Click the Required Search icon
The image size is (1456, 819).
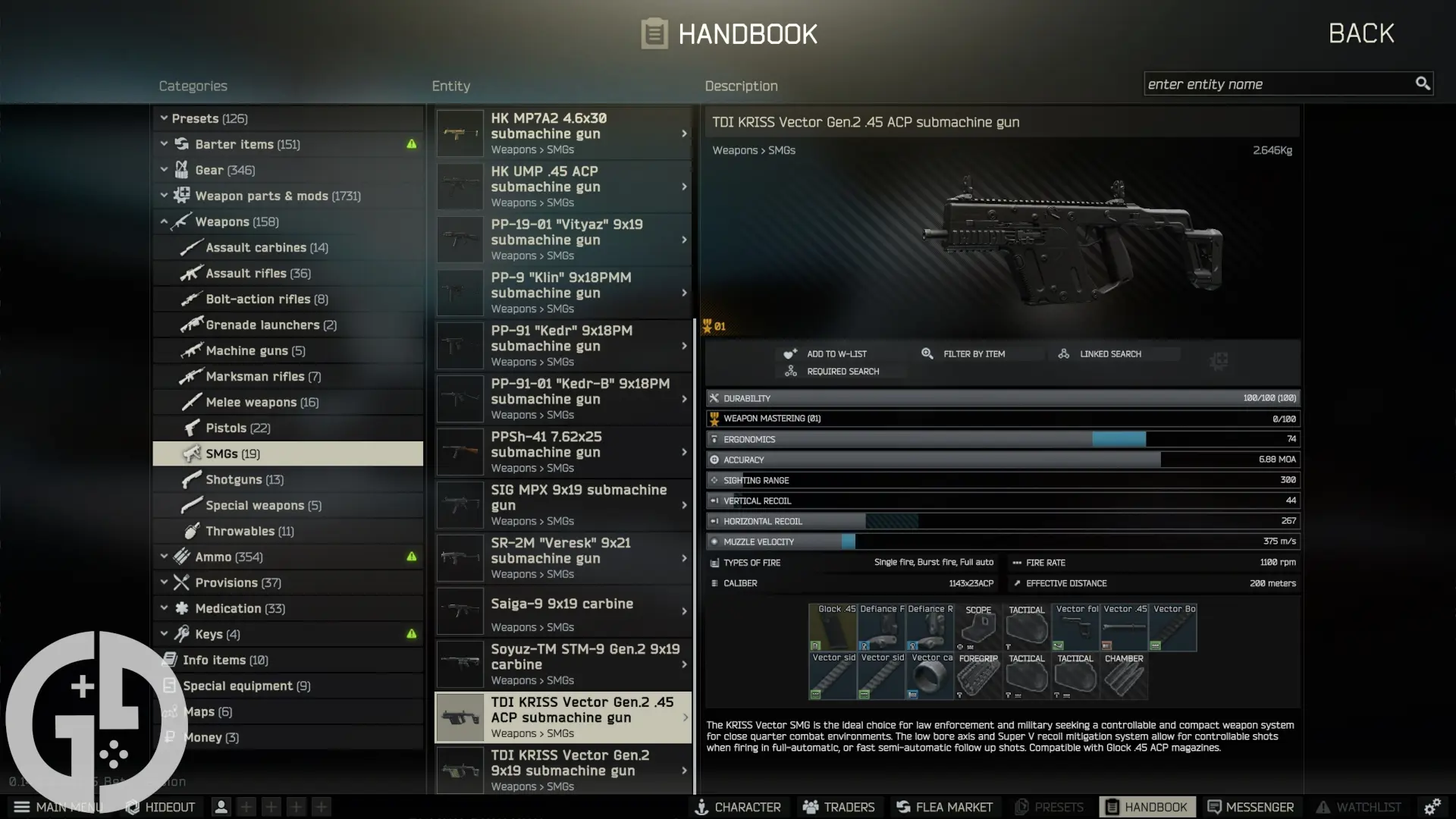point(791,371)
